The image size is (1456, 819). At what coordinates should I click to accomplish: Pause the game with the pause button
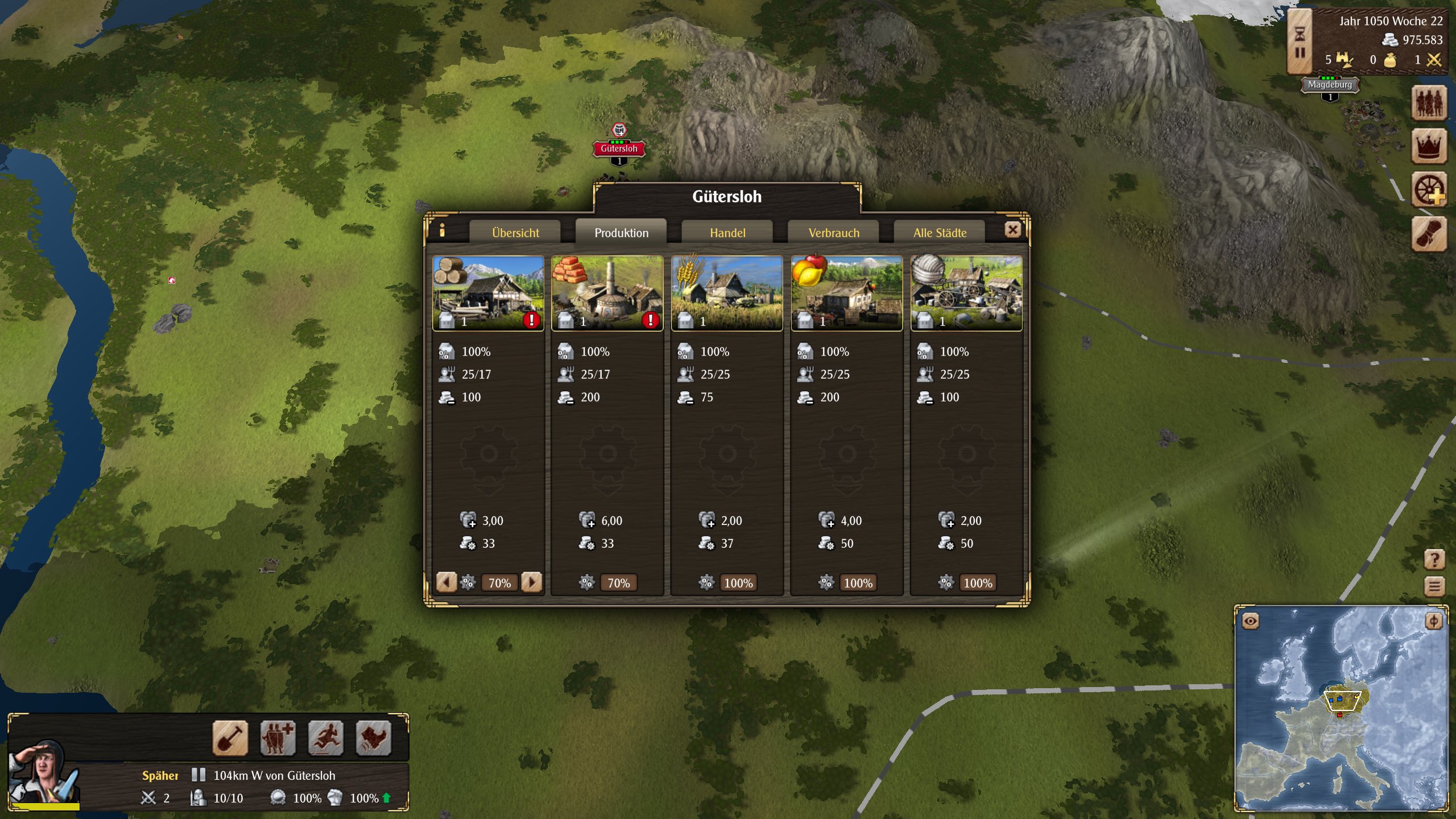pyautogui.click(x=1300, y=53)
